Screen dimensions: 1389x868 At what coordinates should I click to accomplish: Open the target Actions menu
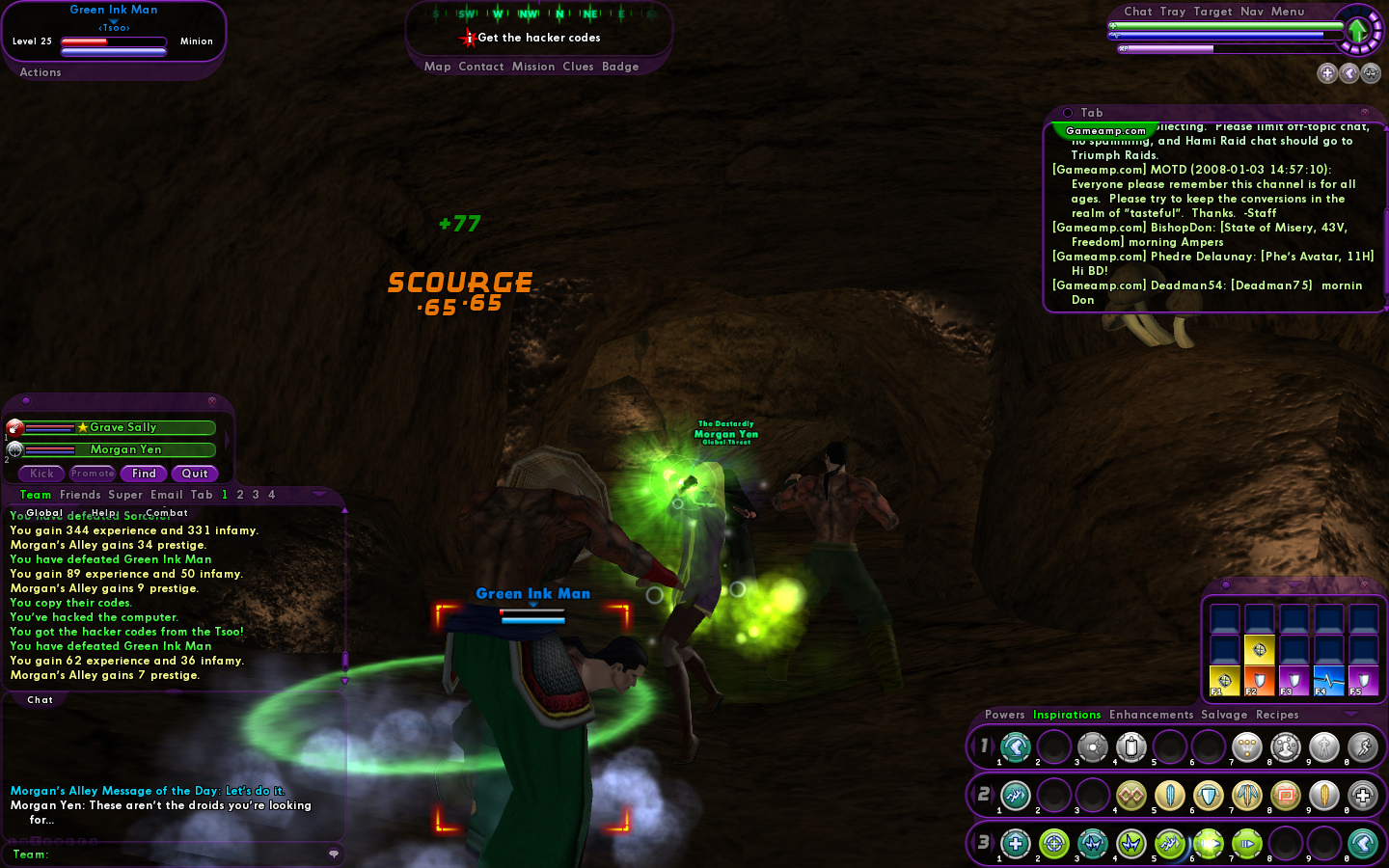tap(41, 72)
